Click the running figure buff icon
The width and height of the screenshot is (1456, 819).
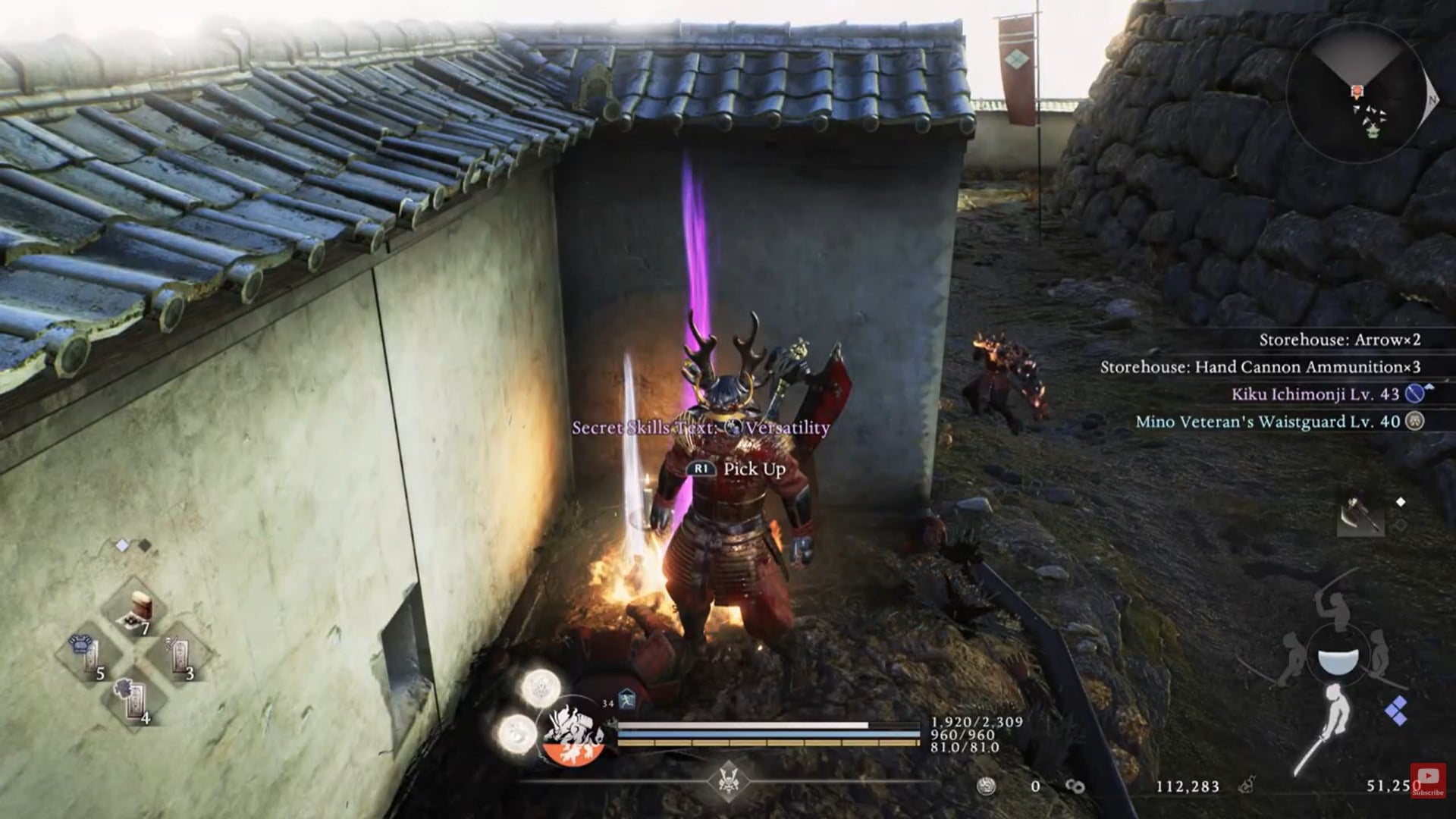coord(626,701)
